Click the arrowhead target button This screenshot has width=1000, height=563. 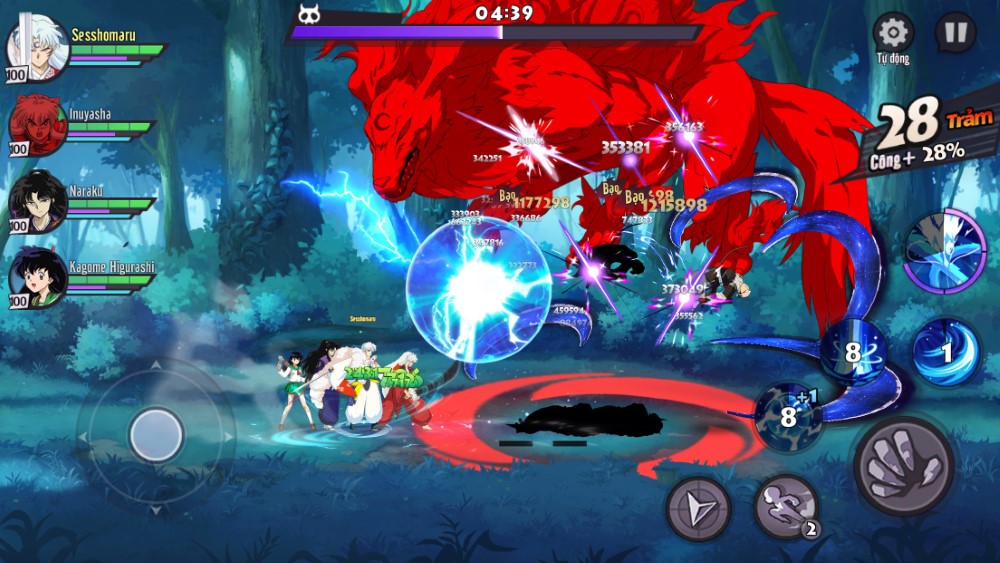698,508
